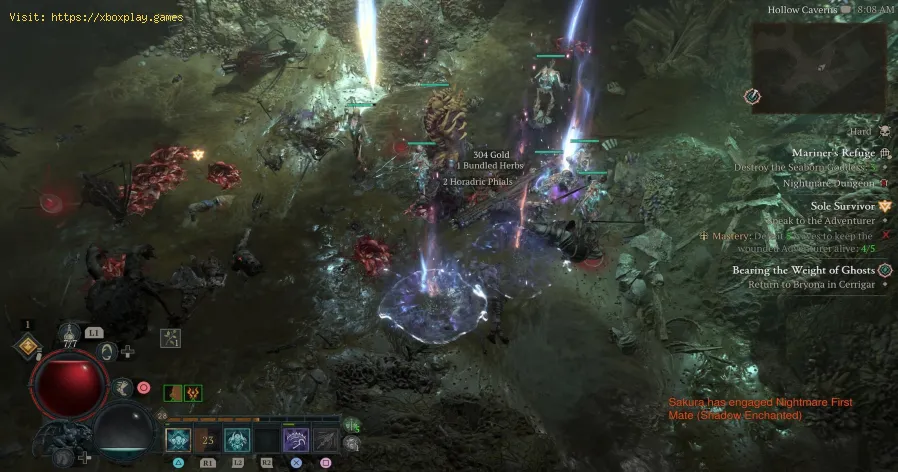Use the healing potion flask icon
This screenshot has height=472, width=898.
(70, 333)
